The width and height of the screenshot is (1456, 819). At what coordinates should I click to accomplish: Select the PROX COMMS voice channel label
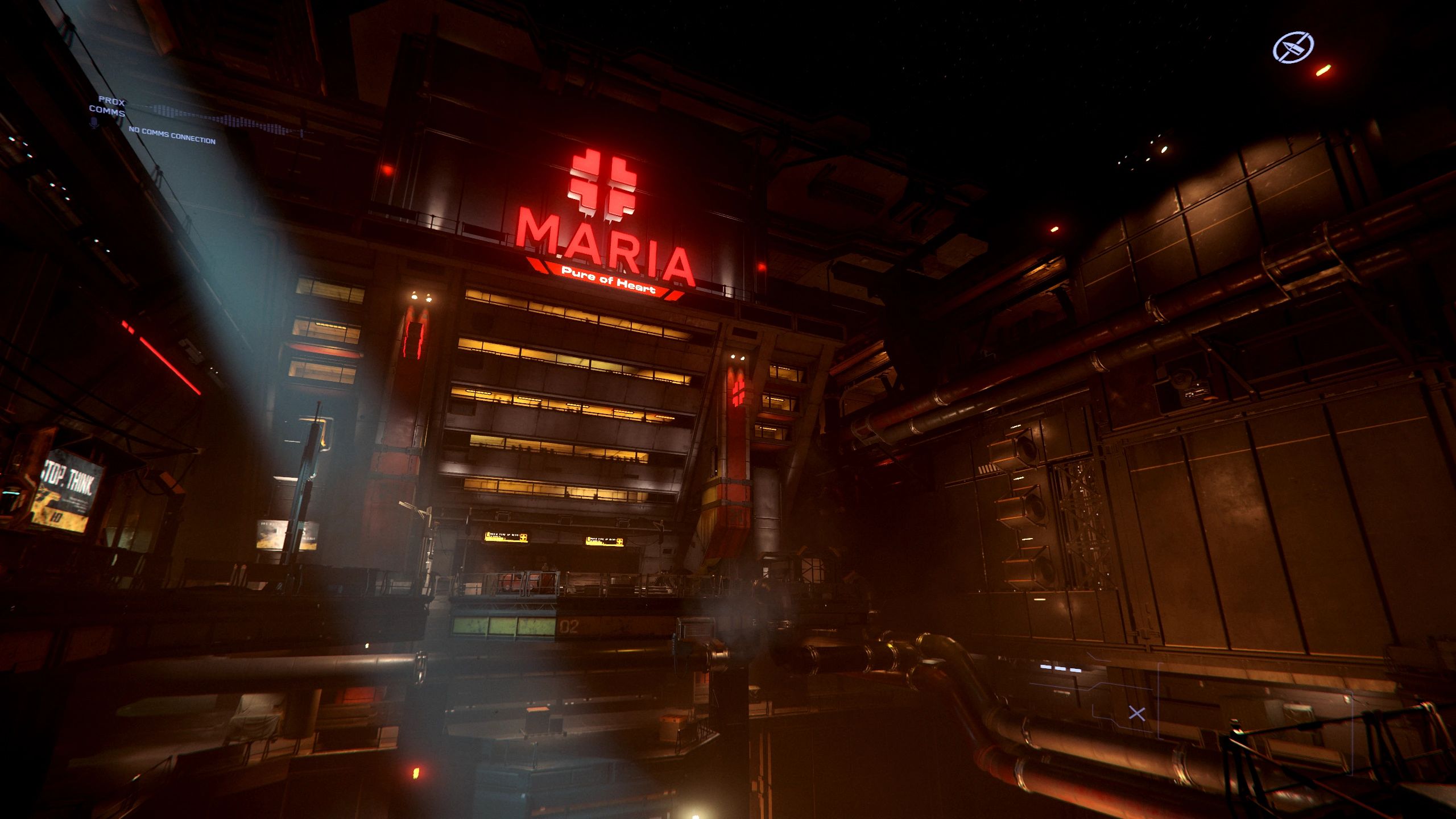click(107, 106)
